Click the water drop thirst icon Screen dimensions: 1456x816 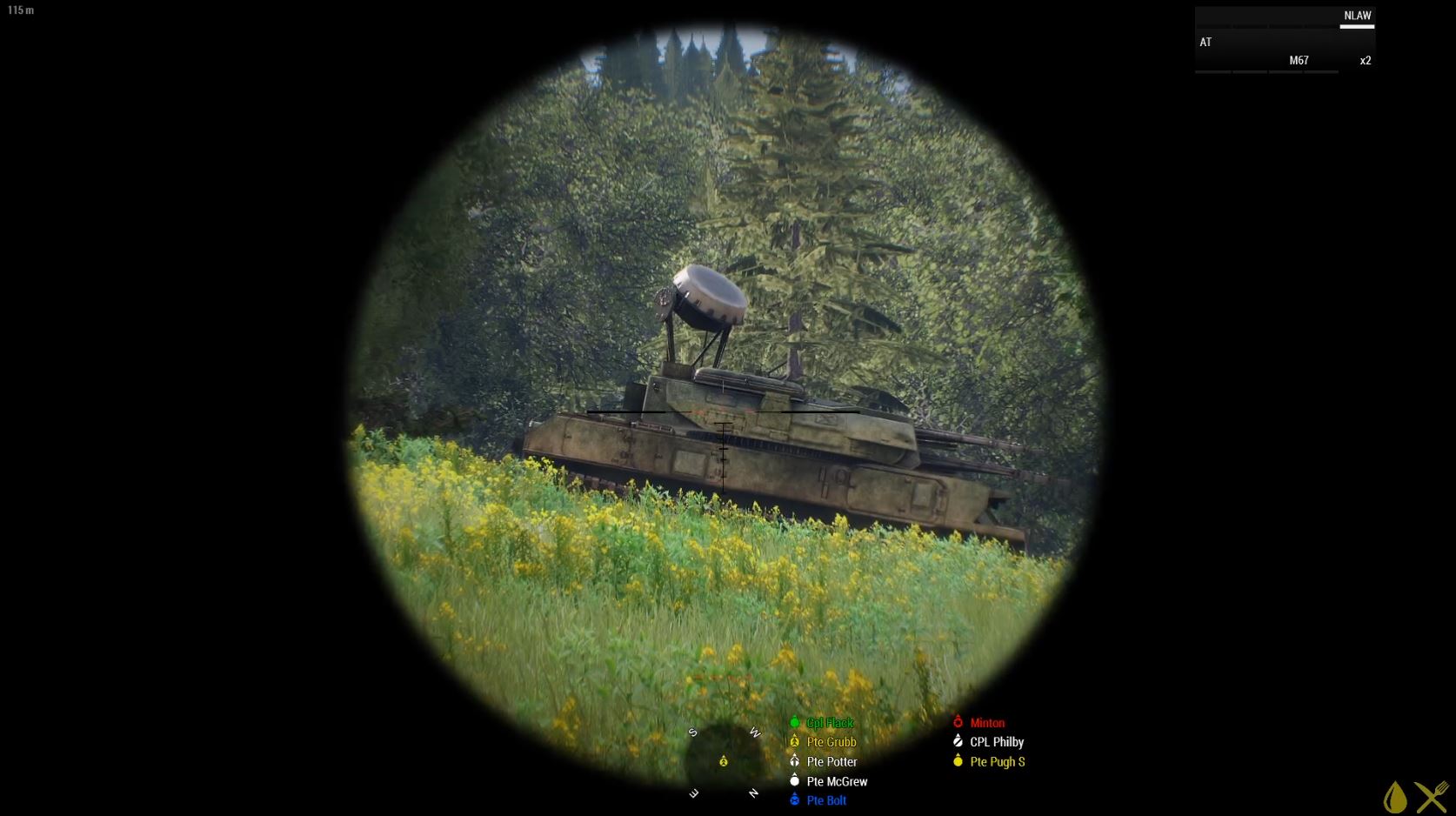[x=1394, y=797]
